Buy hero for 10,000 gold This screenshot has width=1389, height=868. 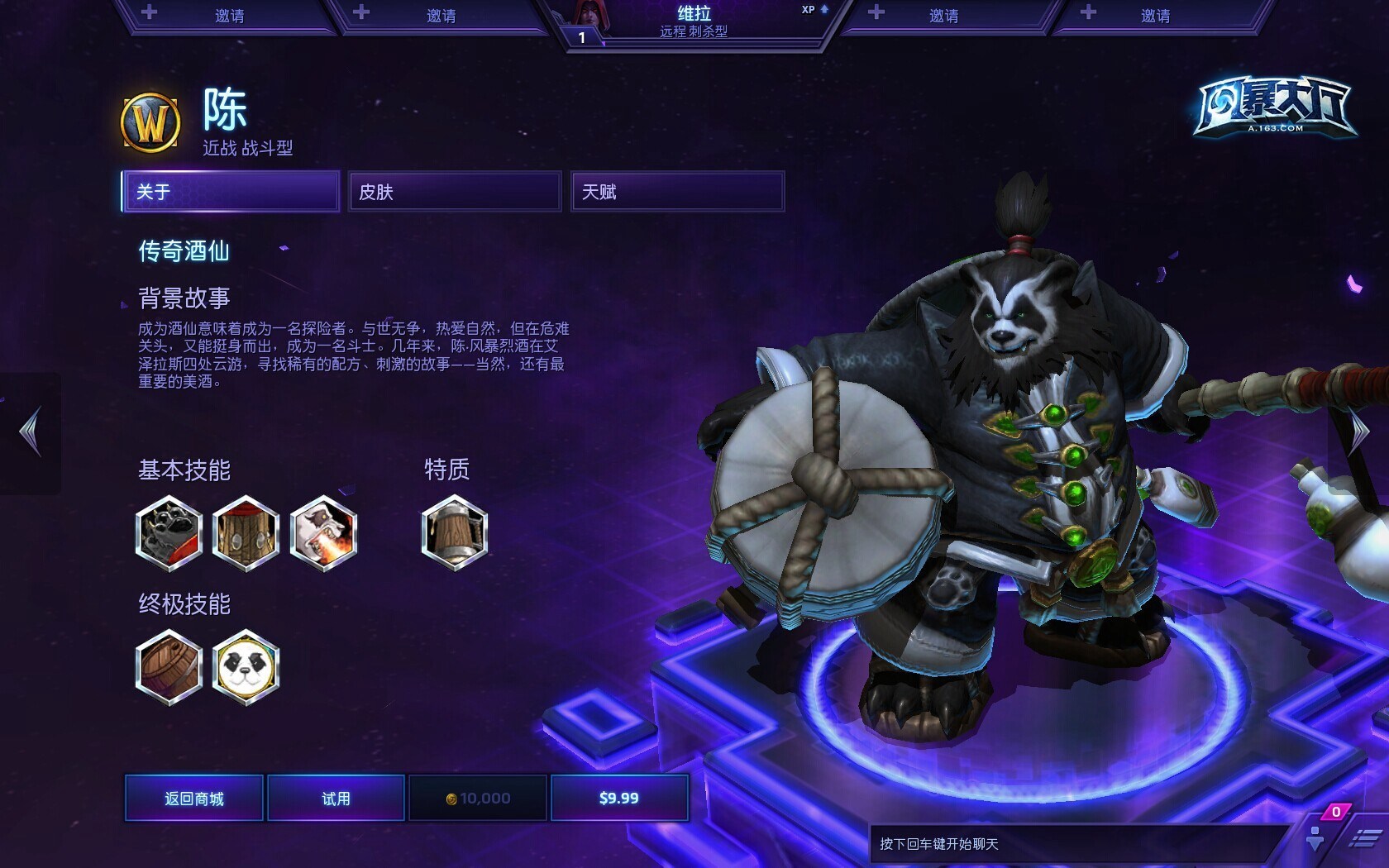coord(478,798)
